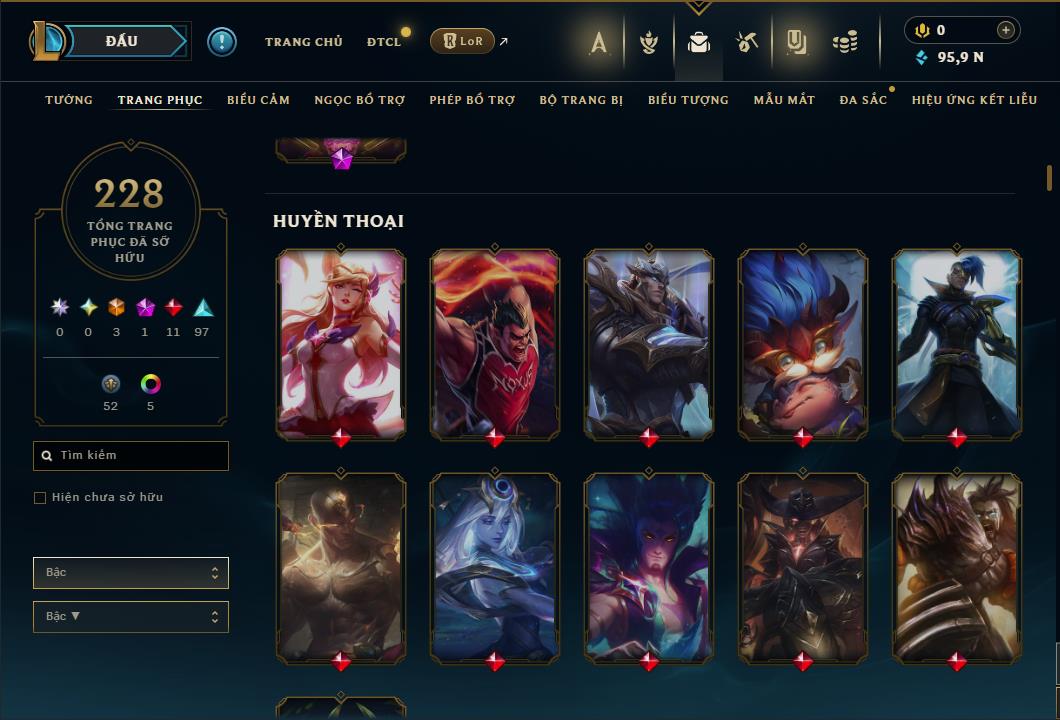Click the ĐẤU play button
Screen dimensions: 1060x720
tap(120, 41)
